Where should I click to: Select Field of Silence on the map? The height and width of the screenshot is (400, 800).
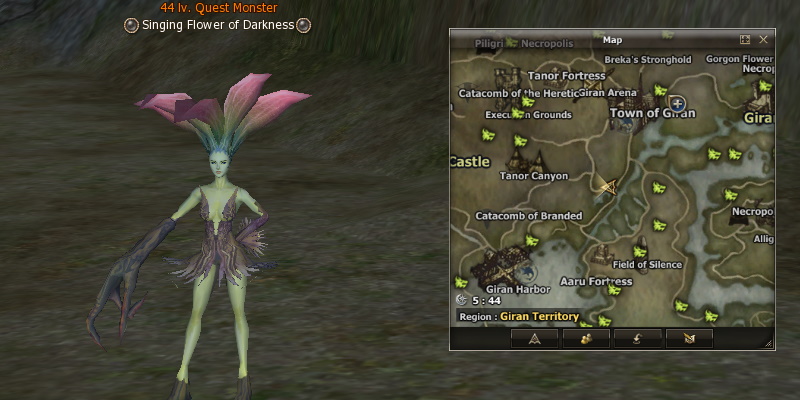[x=647, y=265]
